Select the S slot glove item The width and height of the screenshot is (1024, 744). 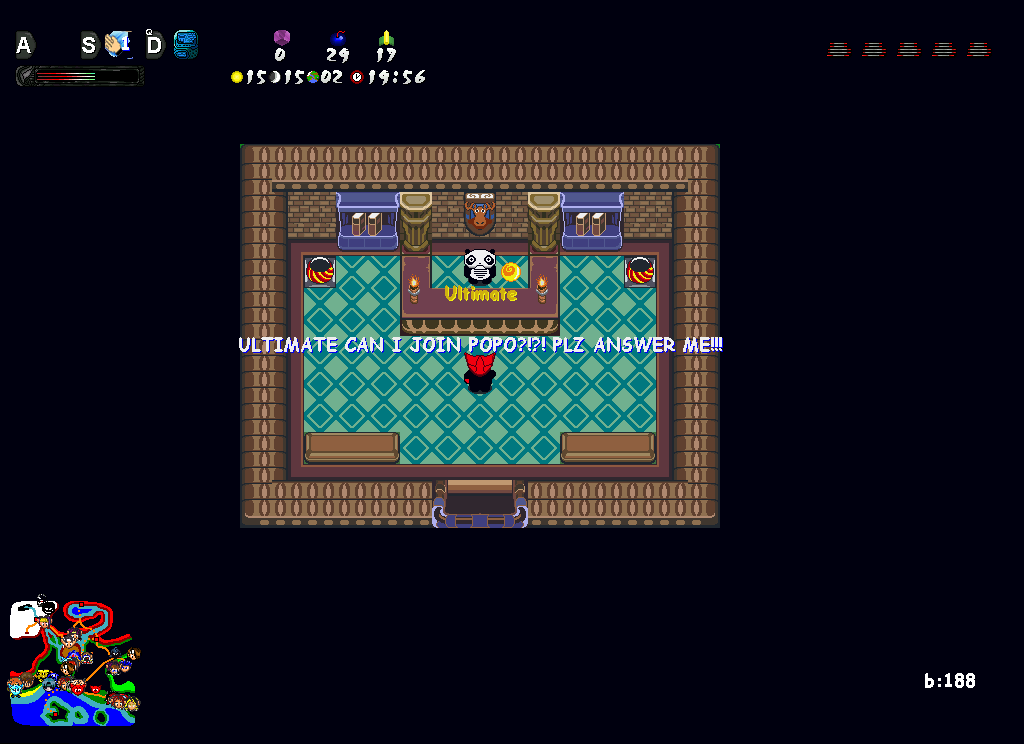[118, 44]
